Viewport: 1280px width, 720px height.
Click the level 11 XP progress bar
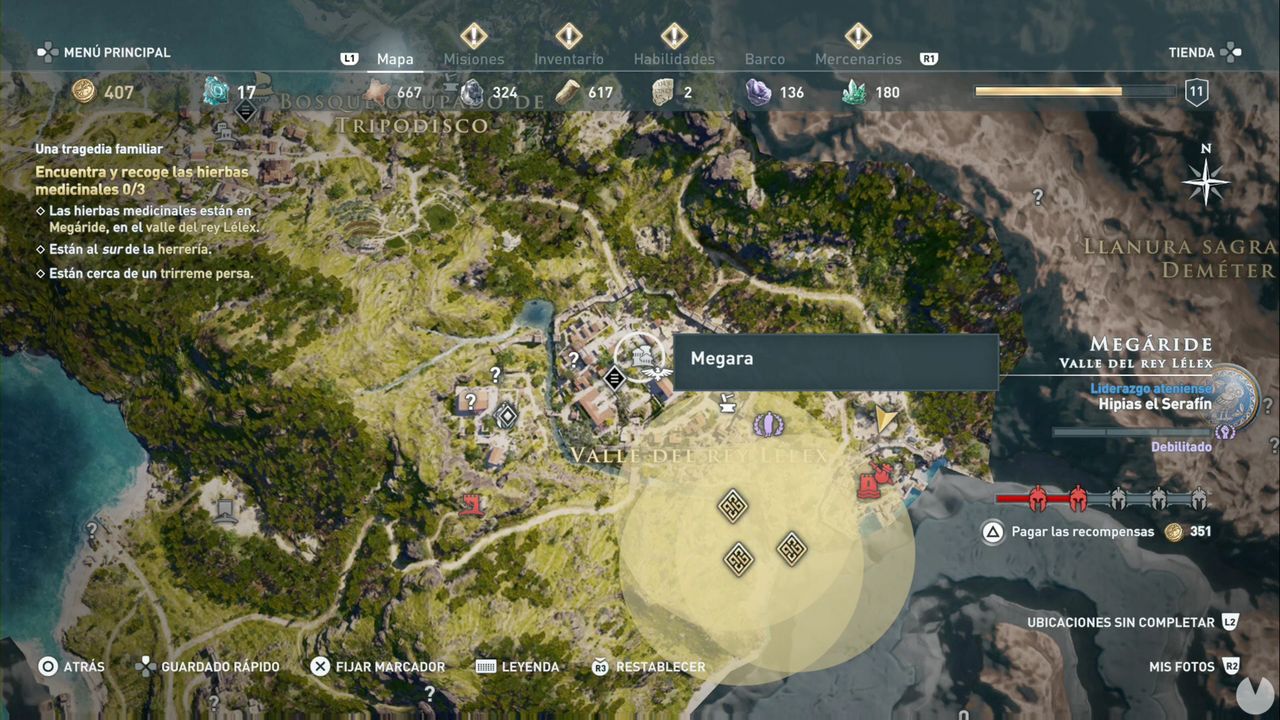point(1072,92)
